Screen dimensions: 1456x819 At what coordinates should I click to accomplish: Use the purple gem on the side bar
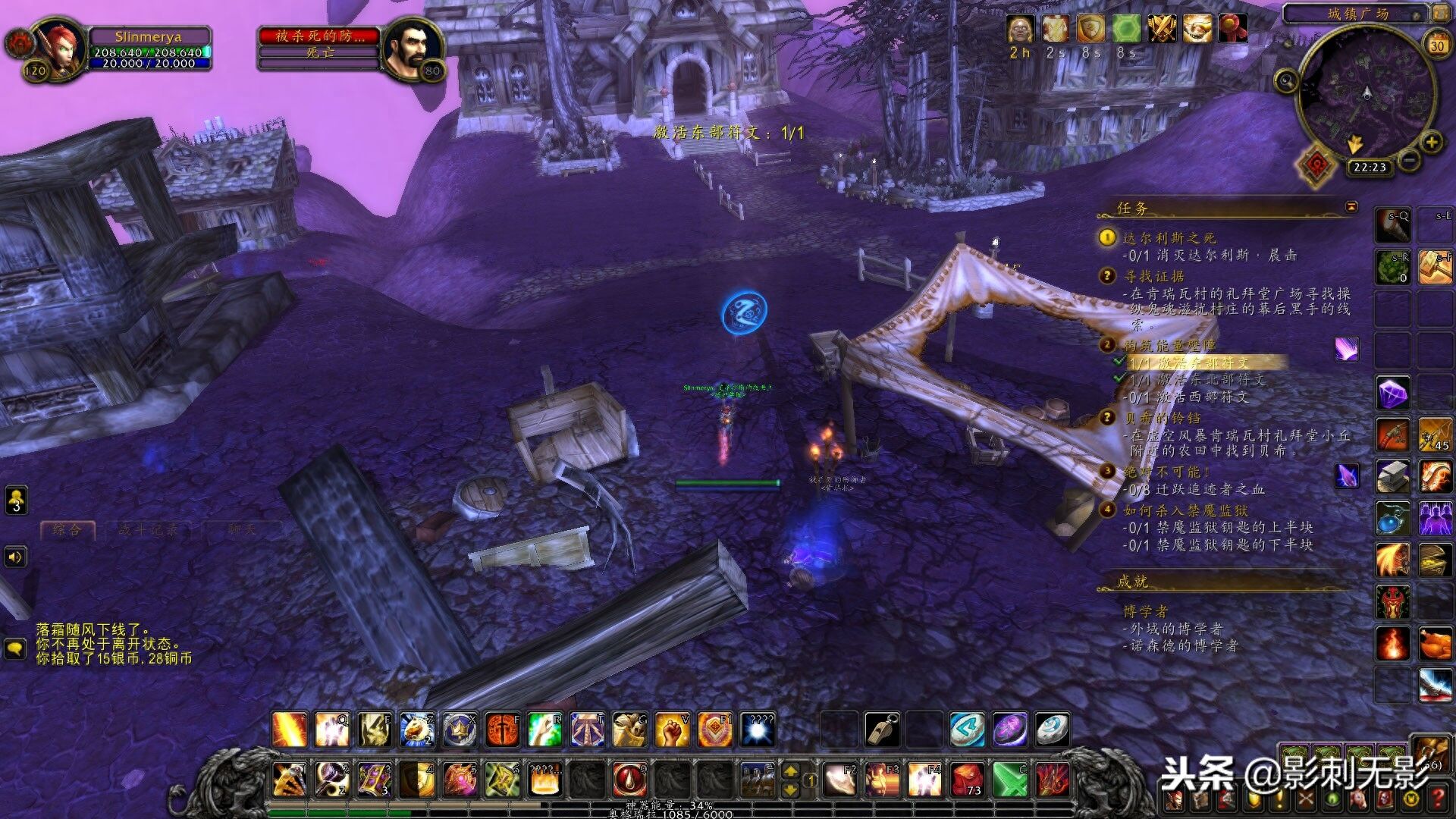[x=1393, y=394]
